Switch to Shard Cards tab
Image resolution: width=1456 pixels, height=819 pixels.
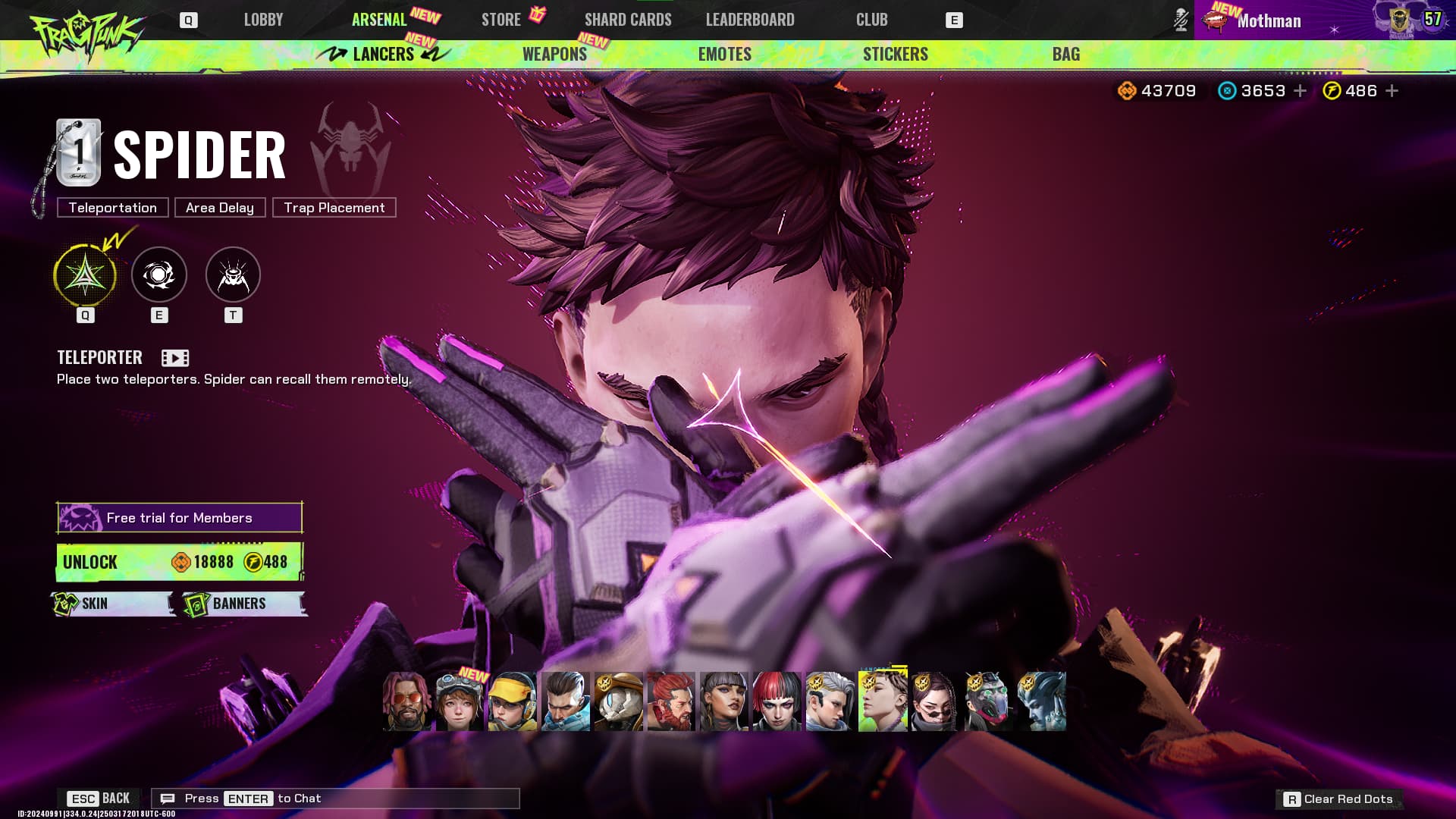628,20
